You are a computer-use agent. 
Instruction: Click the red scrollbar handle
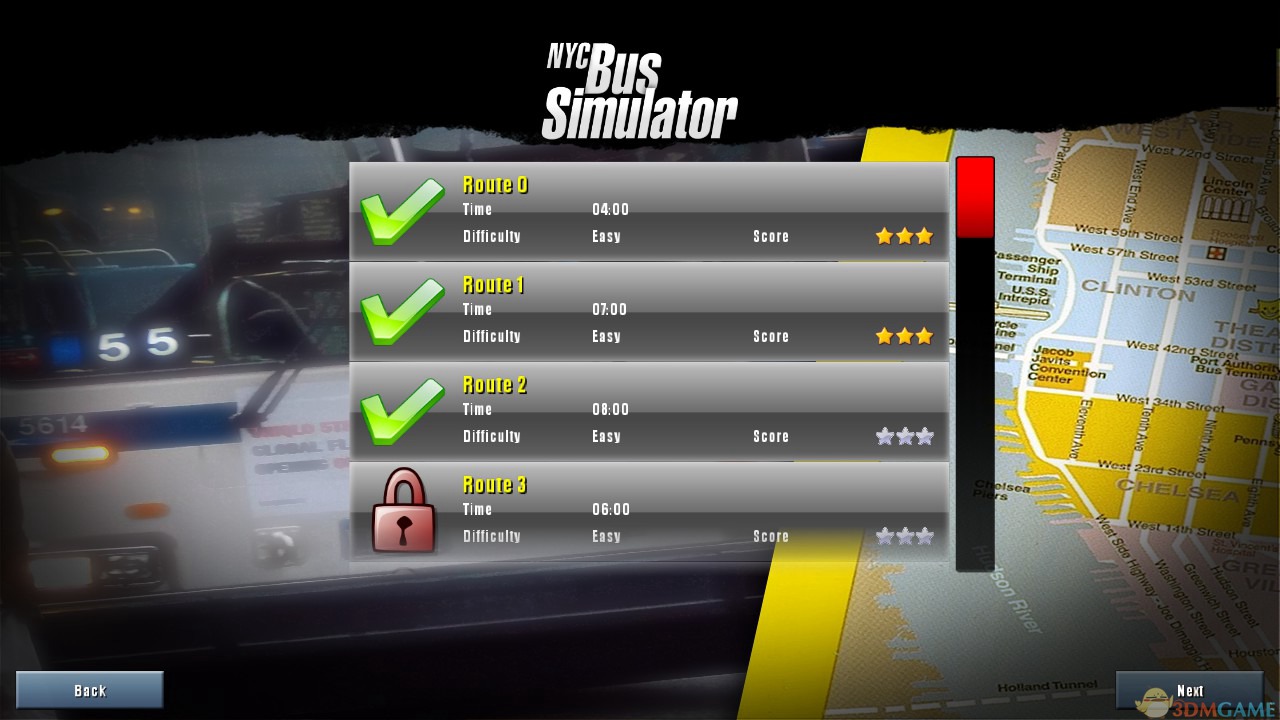[975, 197]
